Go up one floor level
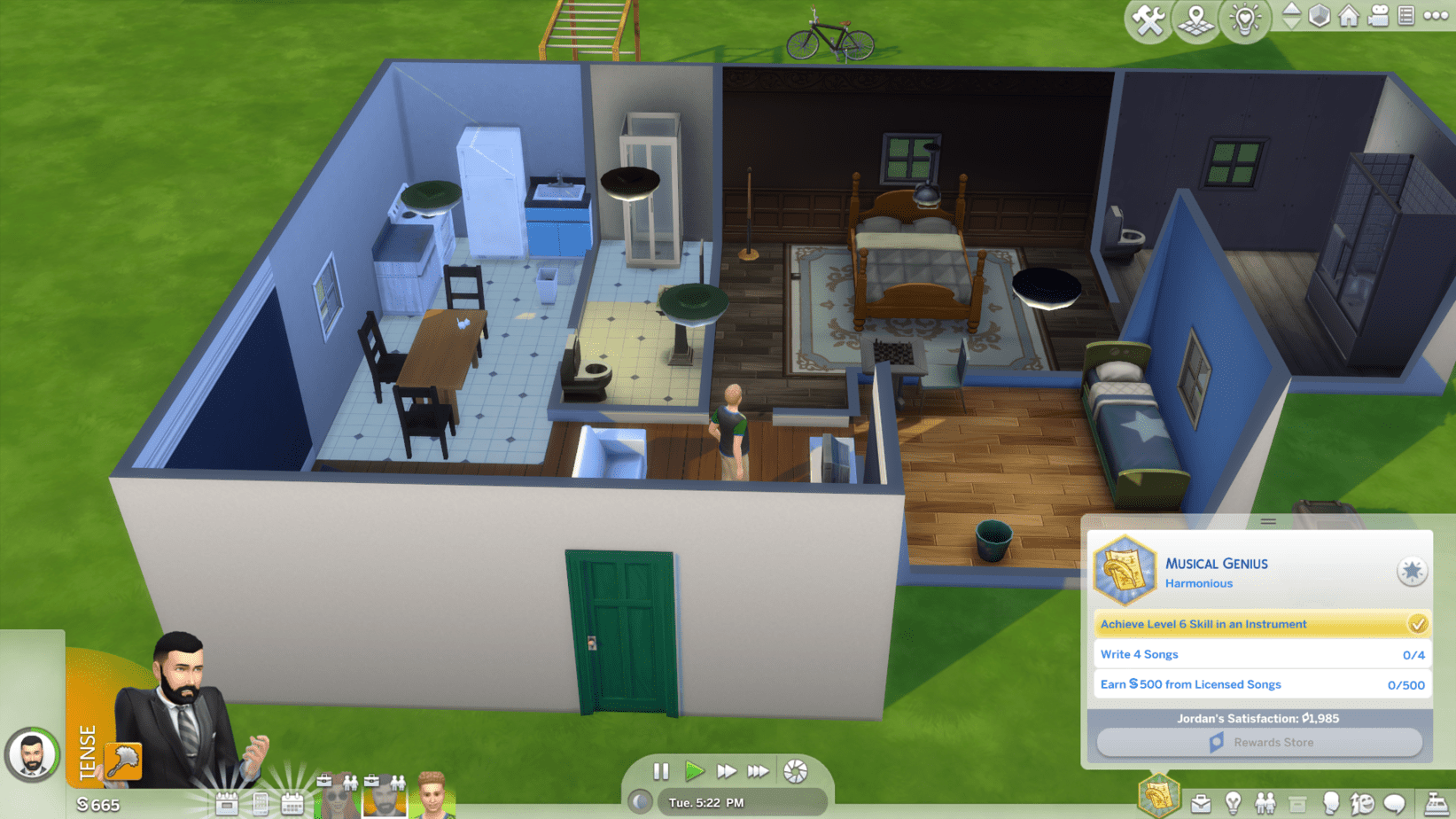This screenshot has width=1456, height=819. (x=1292, y=9)
